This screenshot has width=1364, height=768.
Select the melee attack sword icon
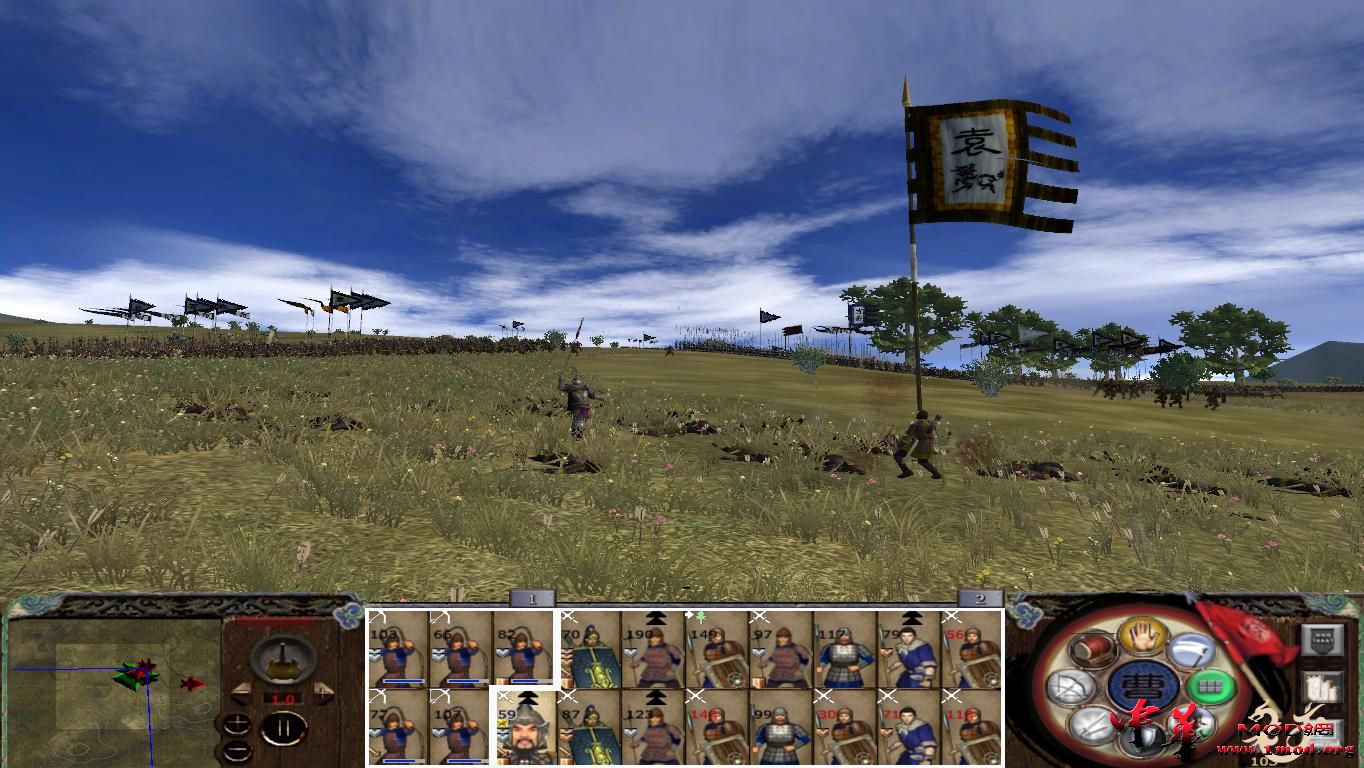coord(1090,725)
